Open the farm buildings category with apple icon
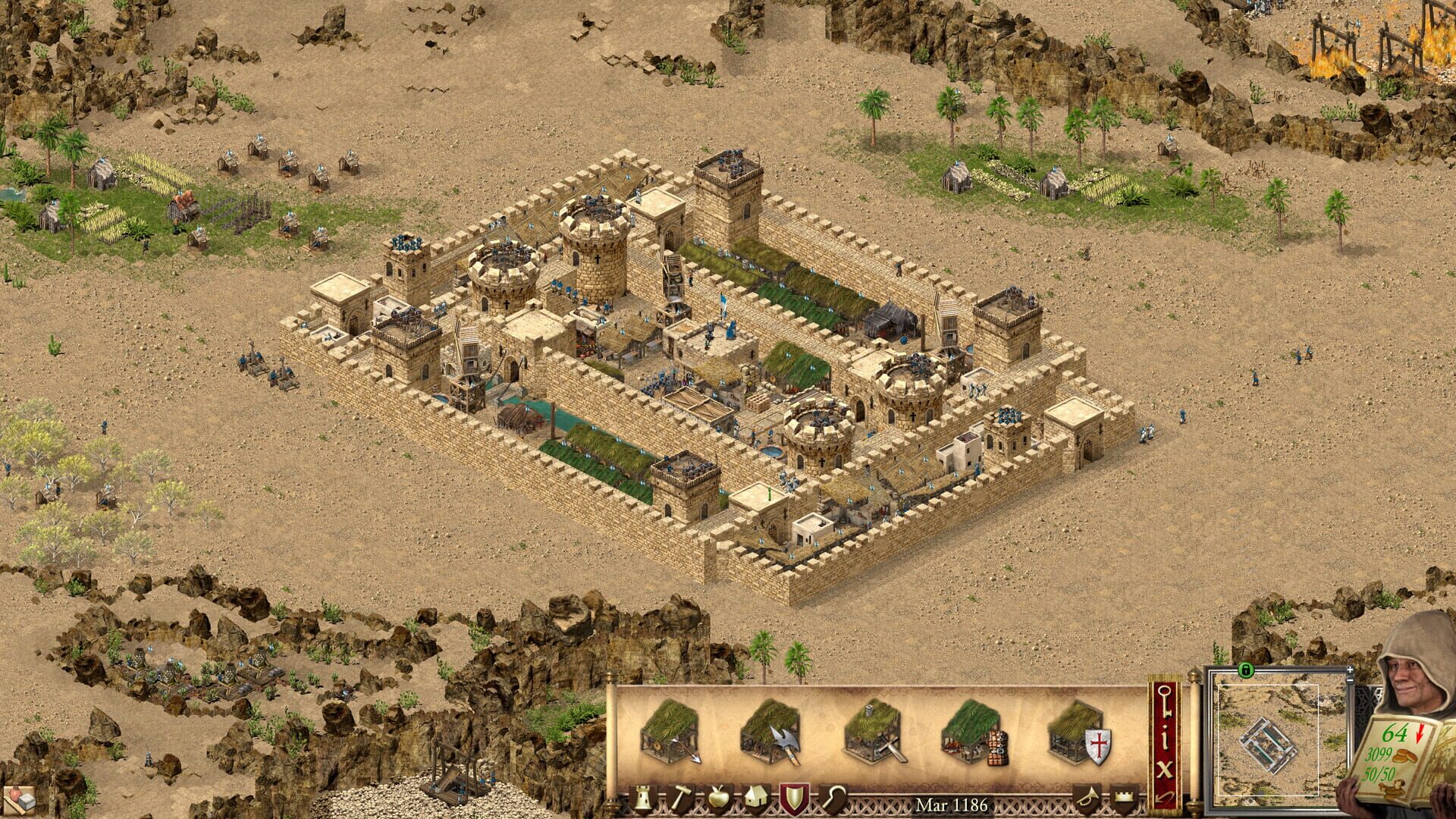This screenshot has height=819, width=1456. point(718,797)
